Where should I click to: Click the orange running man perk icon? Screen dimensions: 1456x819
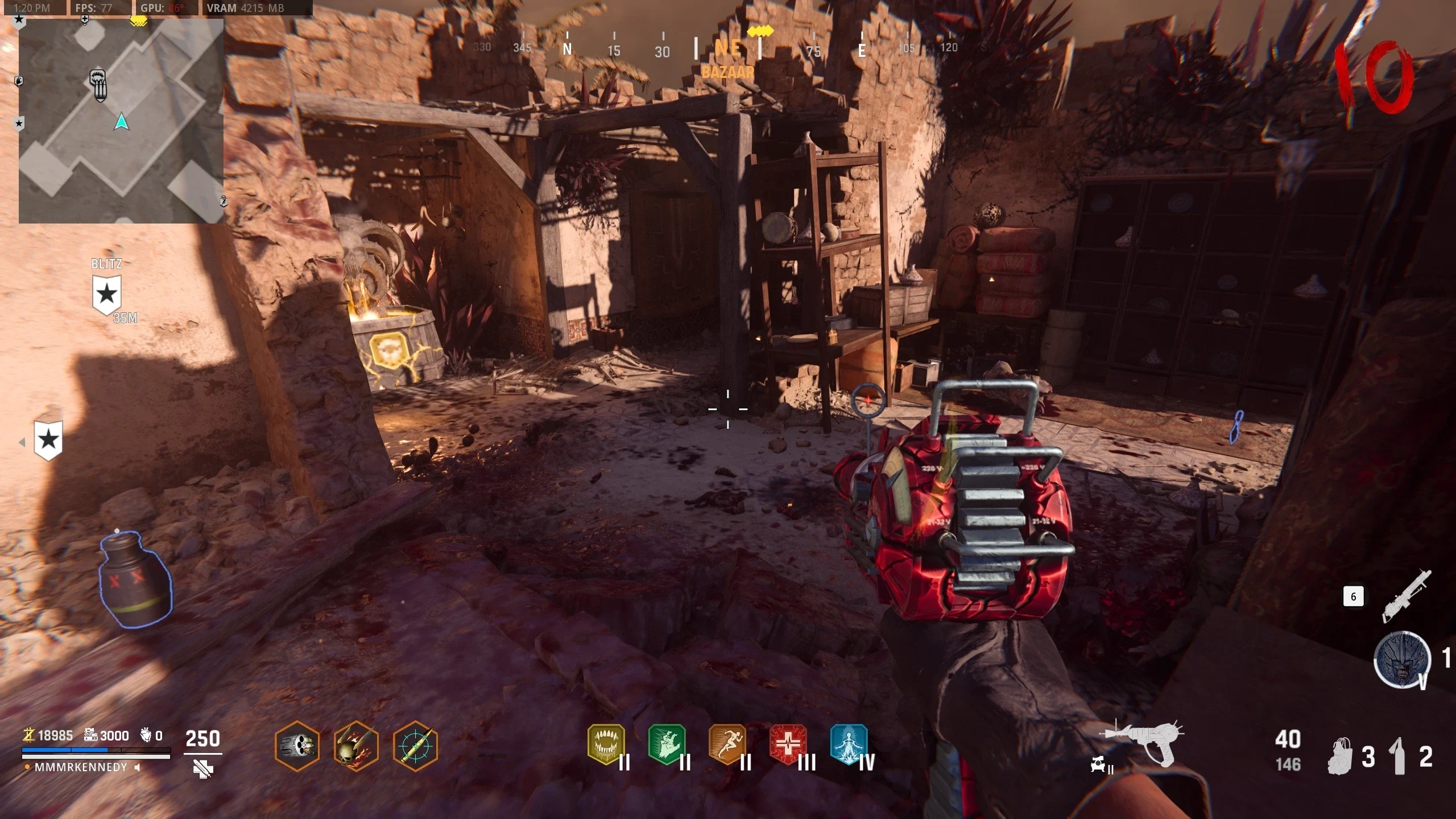[727, 744]
